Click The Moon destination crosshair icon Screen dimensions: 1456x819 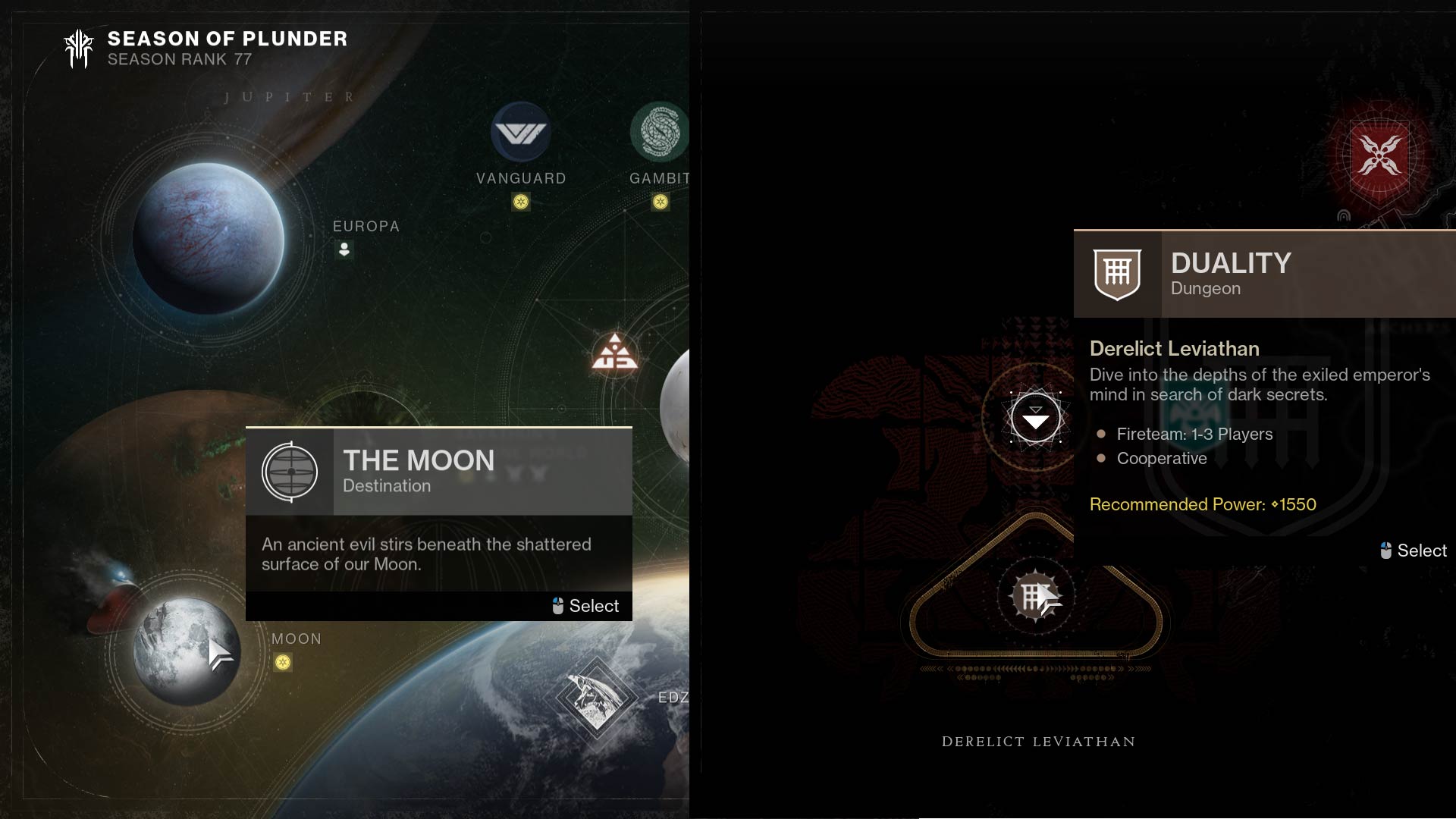click(x=290, y=472)
